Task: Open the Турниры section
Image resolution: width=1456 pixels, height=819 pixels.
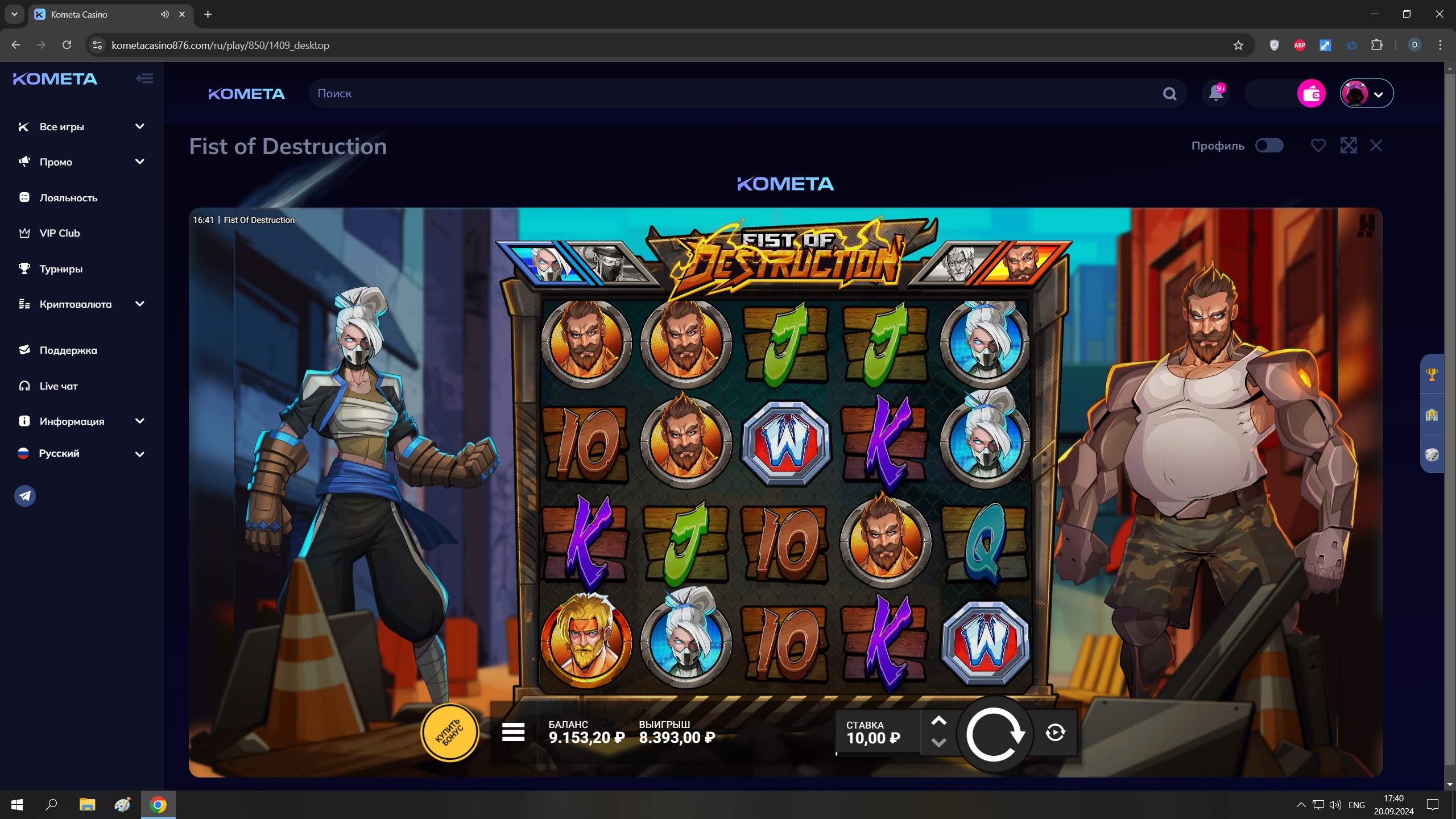Action: click(61, 269)
